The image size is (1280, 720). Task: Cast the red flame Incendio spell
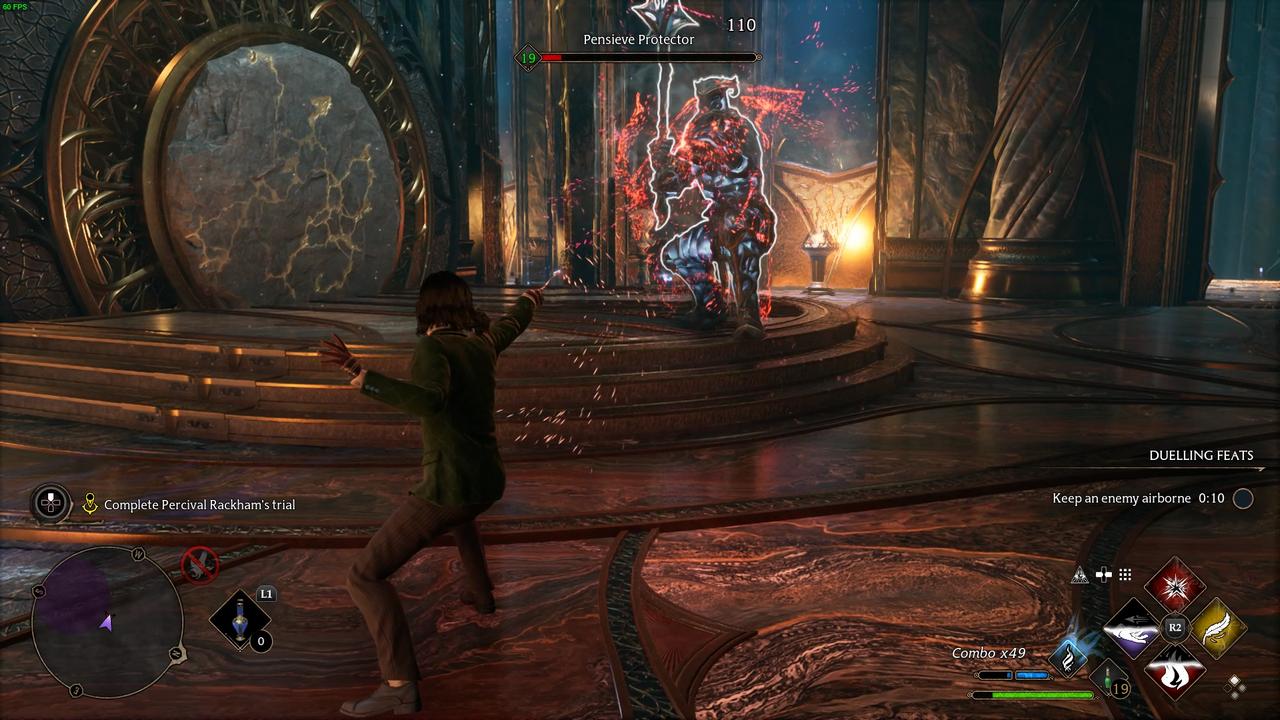coord(1174,671)
